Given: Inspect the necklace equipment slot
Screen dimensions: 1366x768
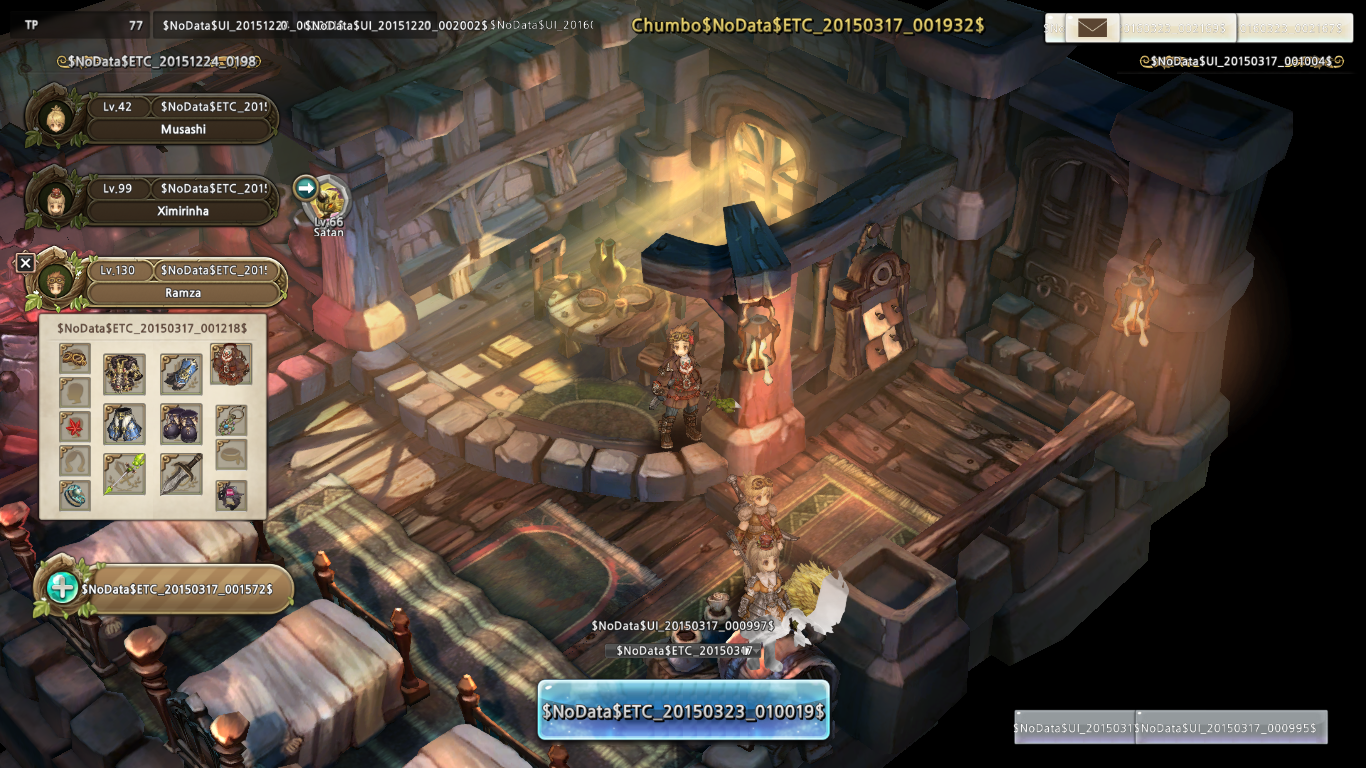Looking at the screenshot, I should (x=231, y=420).
